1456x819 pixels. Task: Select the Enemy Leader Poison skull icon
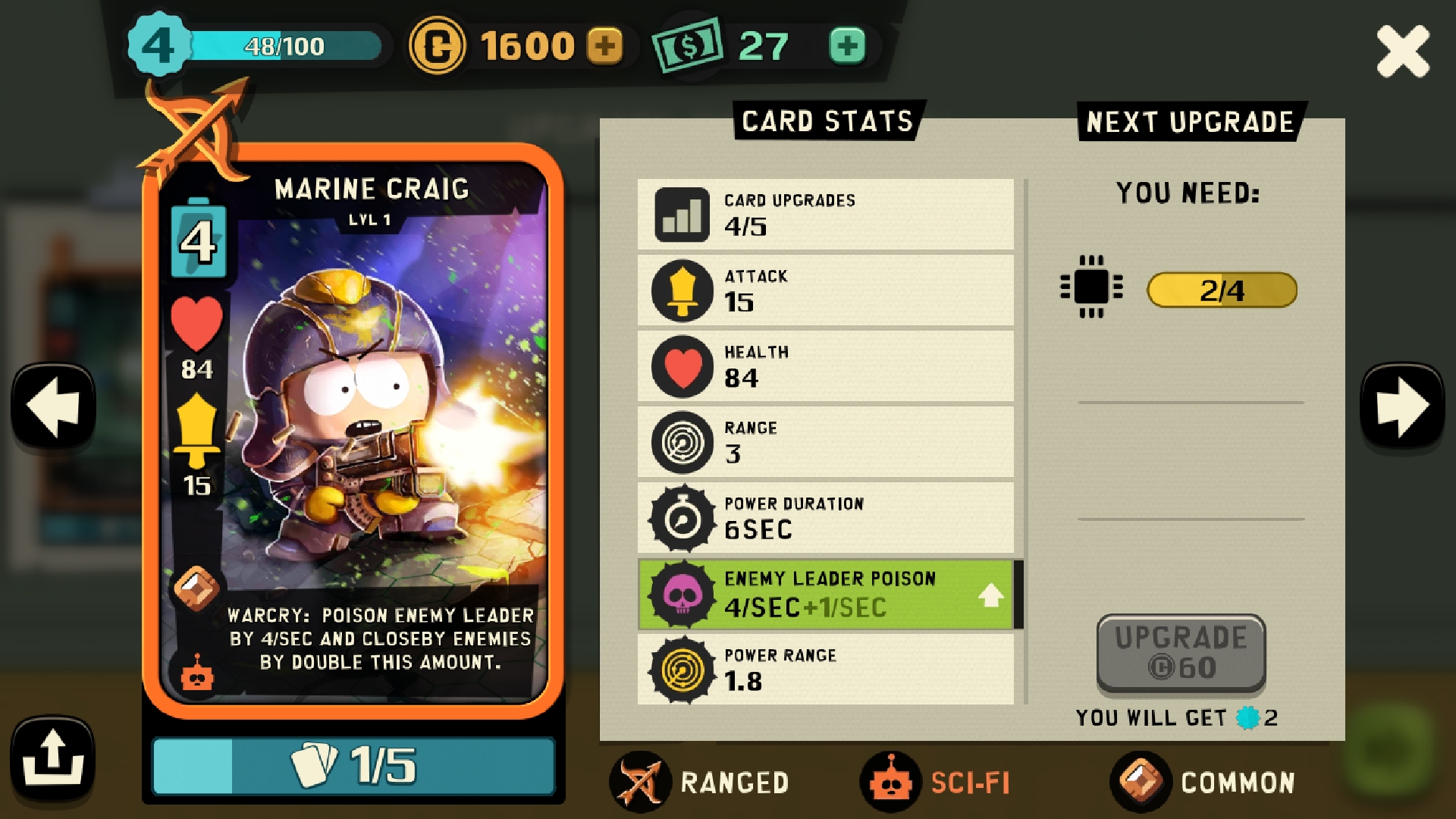coord(680,594)
